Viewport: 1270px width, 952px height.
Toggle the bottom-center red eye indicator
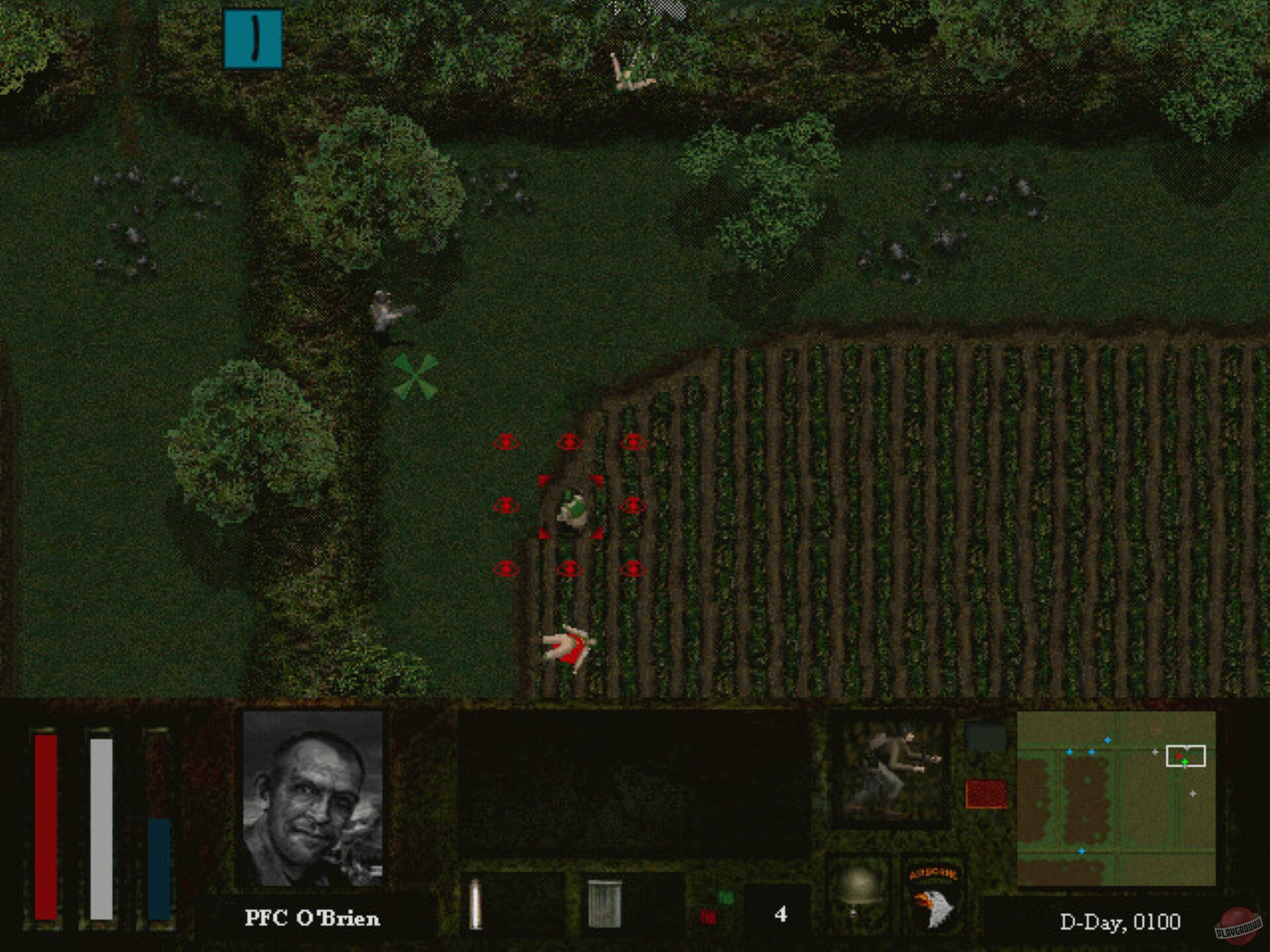click(570, 567)
